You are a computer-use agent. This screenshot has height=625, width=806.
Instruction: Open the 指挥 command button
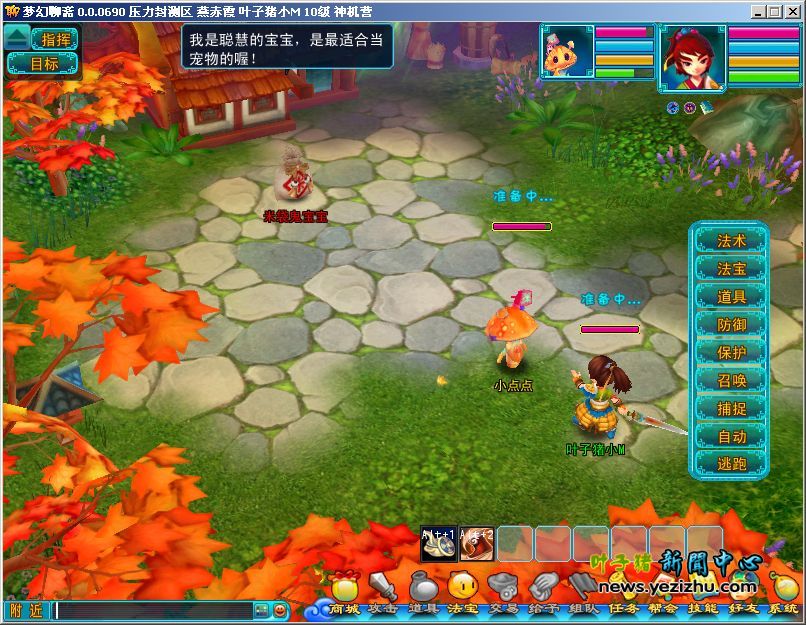(x=55, y=39)
